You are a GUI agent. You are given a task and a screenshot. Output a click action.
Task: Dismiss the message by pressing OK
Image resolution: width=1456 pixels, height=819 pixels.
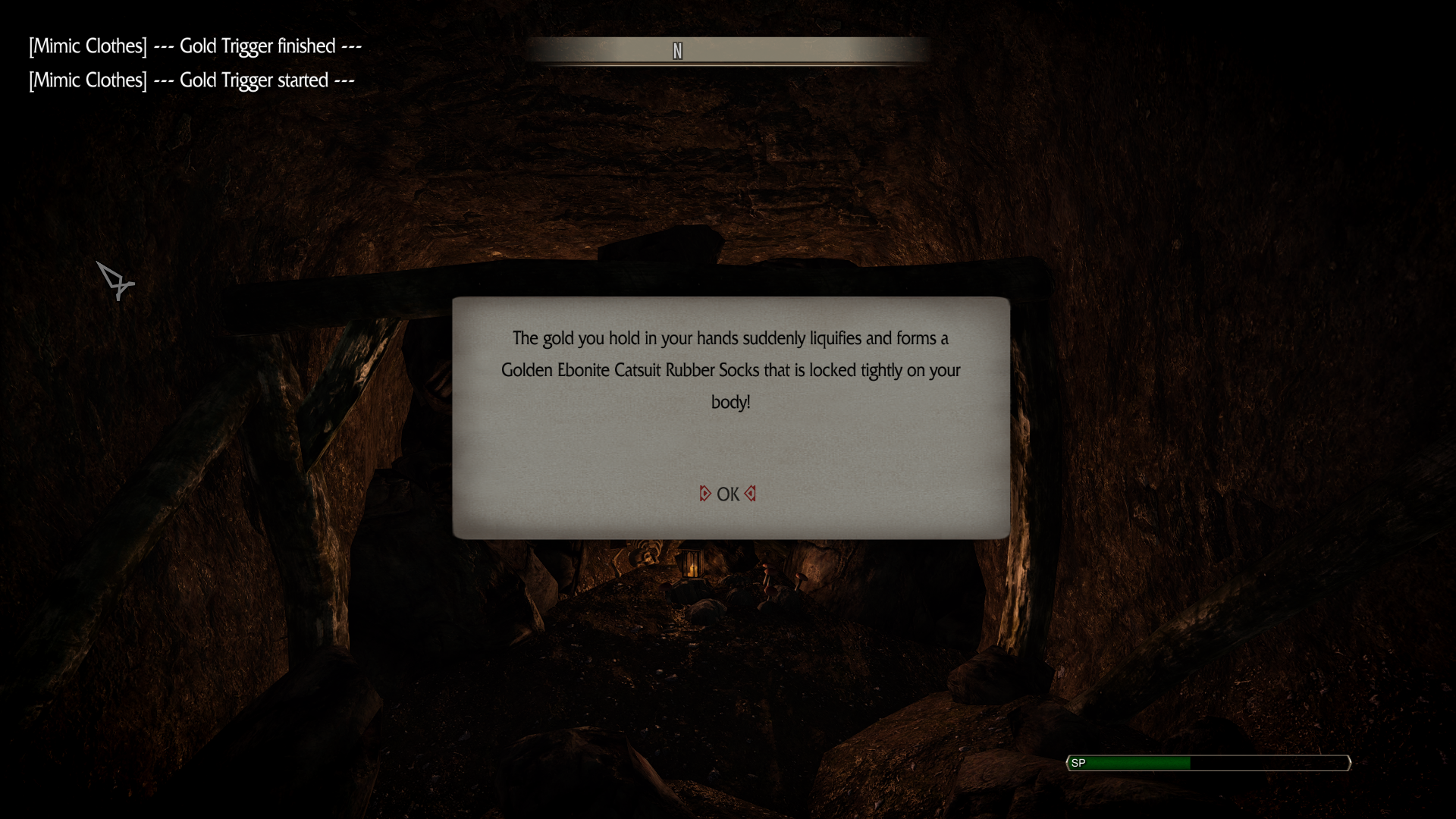[x=727, y=494]
